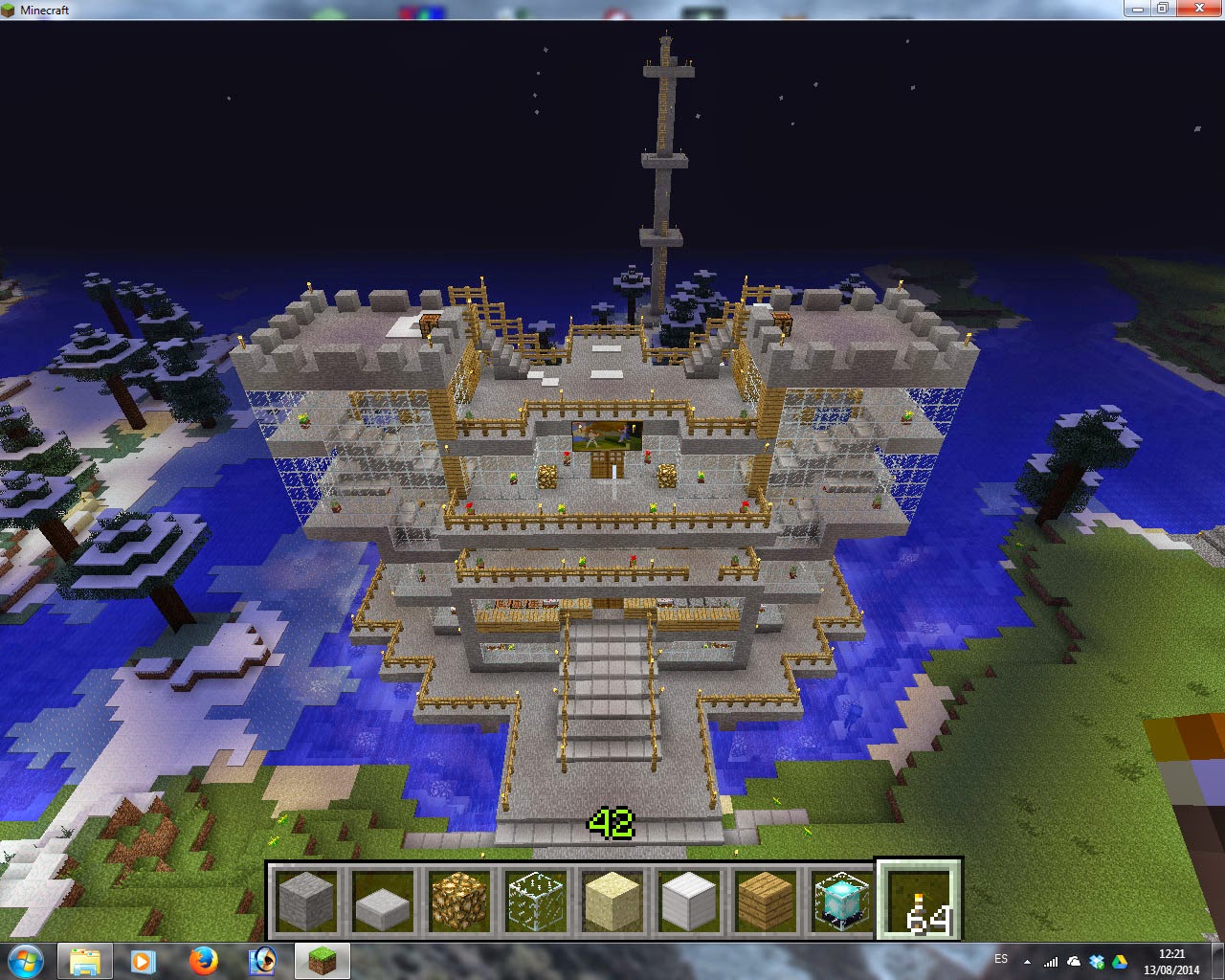
Task: Switch the ES keyboard language indicator
Action: tap(1001, 958)
